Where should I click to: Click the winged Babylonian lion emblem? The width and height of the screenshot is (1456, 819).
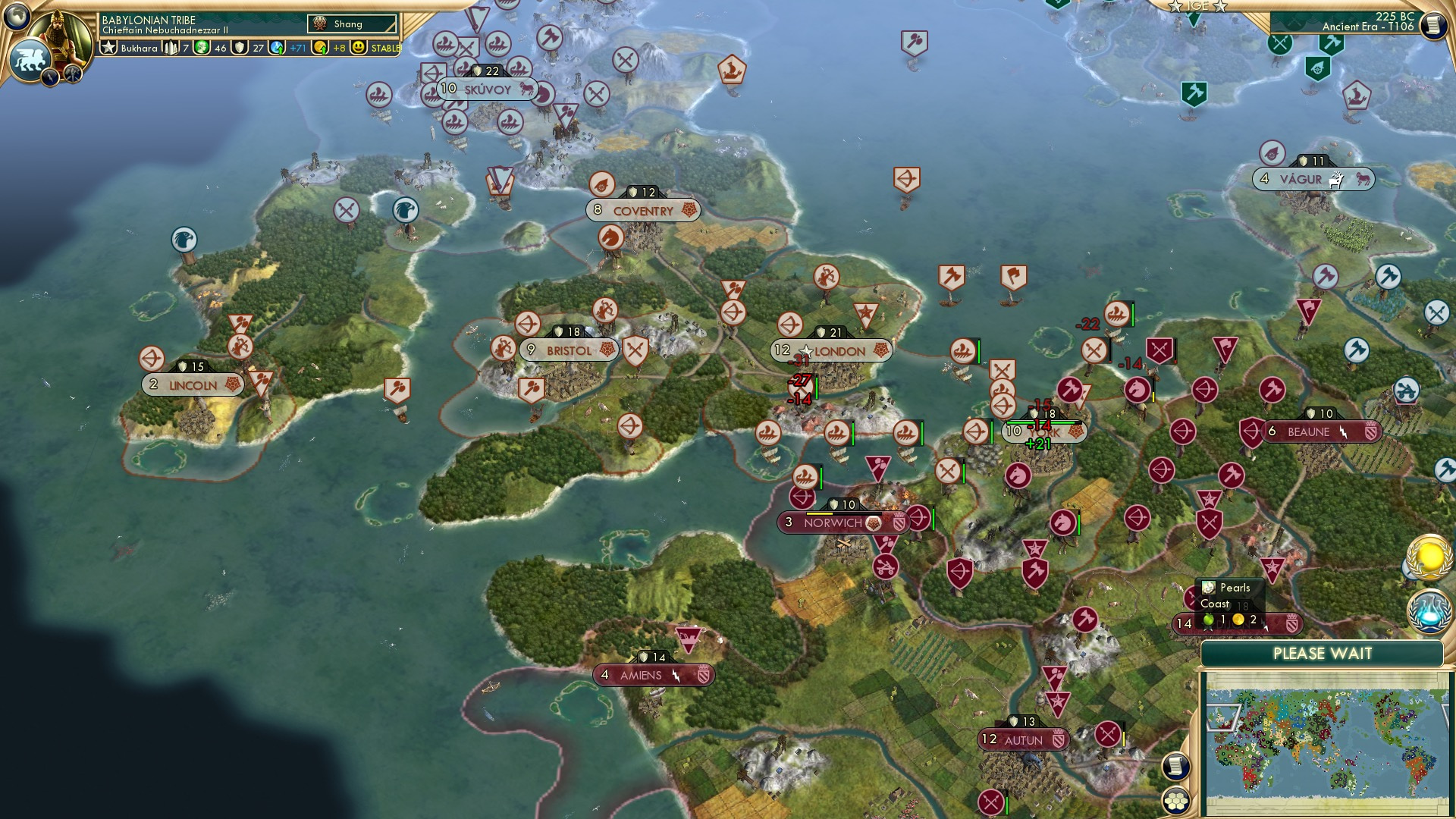click(x=32, y=59)
